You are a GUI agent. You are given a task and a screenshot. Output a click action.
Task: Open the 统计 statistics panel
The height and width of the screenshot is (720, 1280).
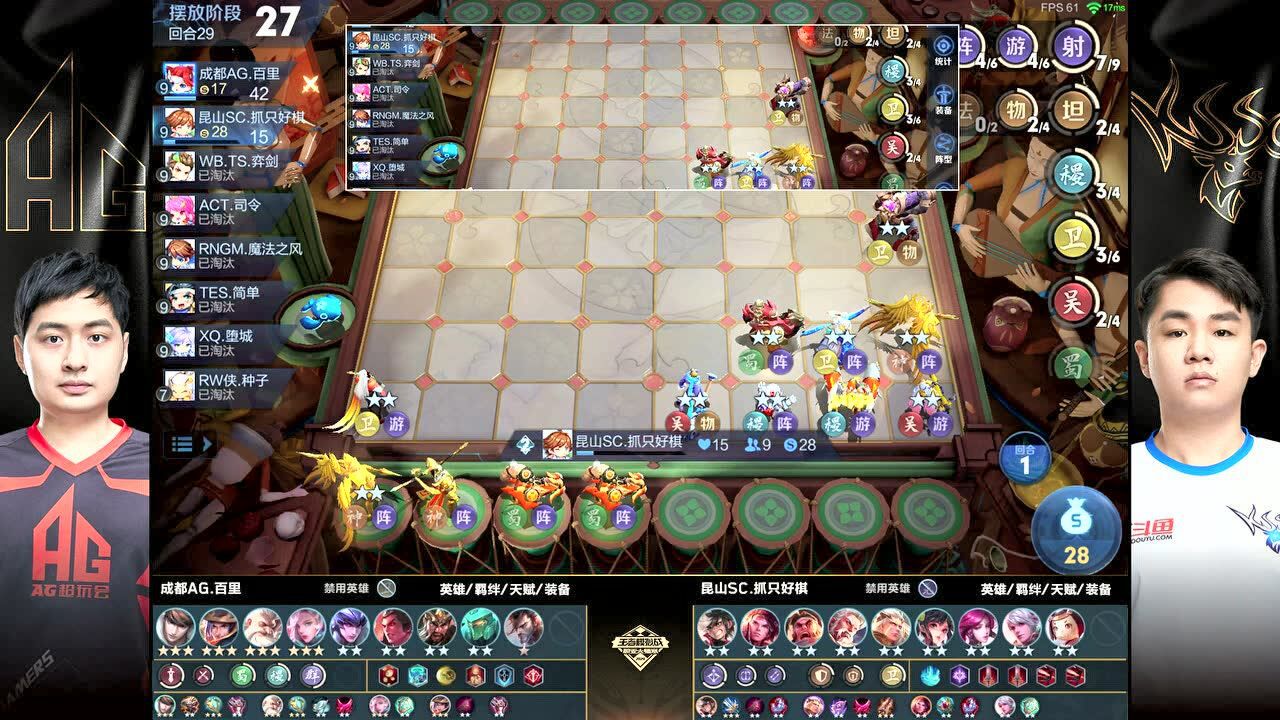click(943, 49)
